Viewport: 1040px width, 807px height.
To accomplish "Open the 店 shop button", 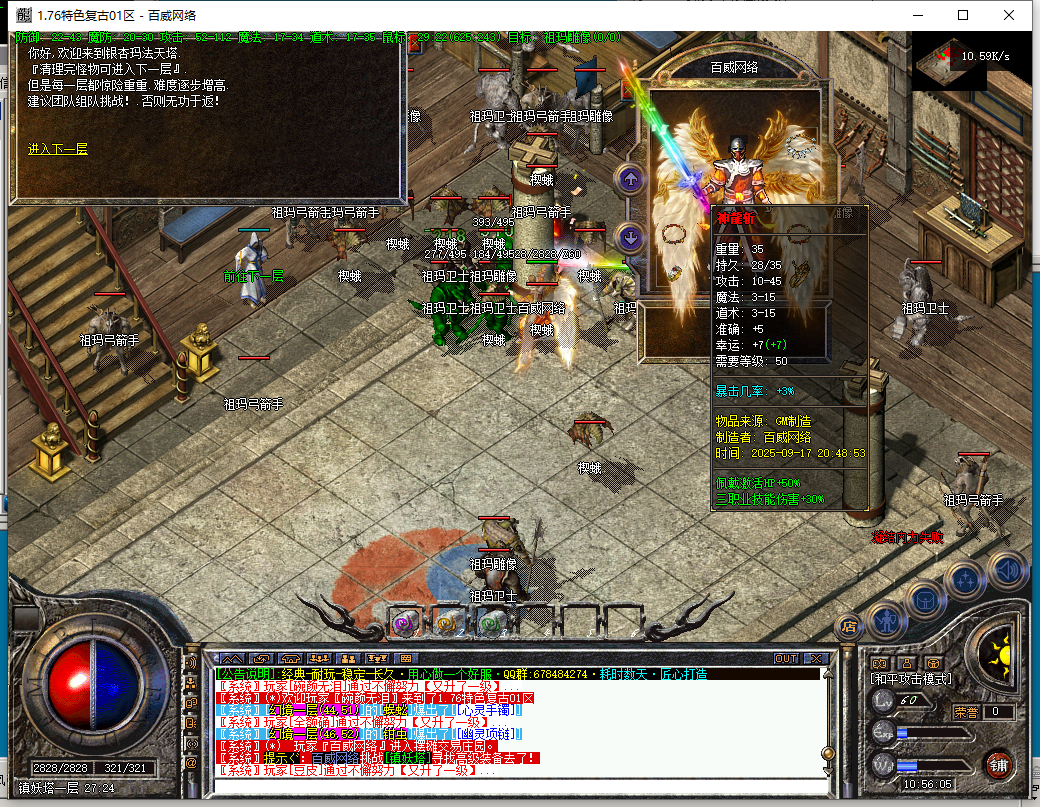I will (850, 627).
